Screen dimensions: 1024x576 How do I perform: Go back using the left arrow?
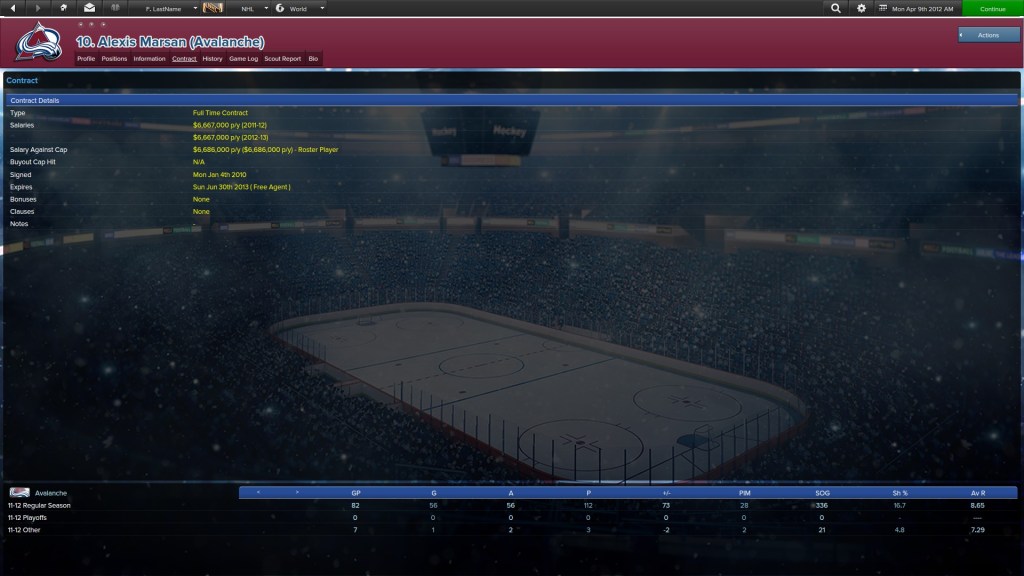14,8
